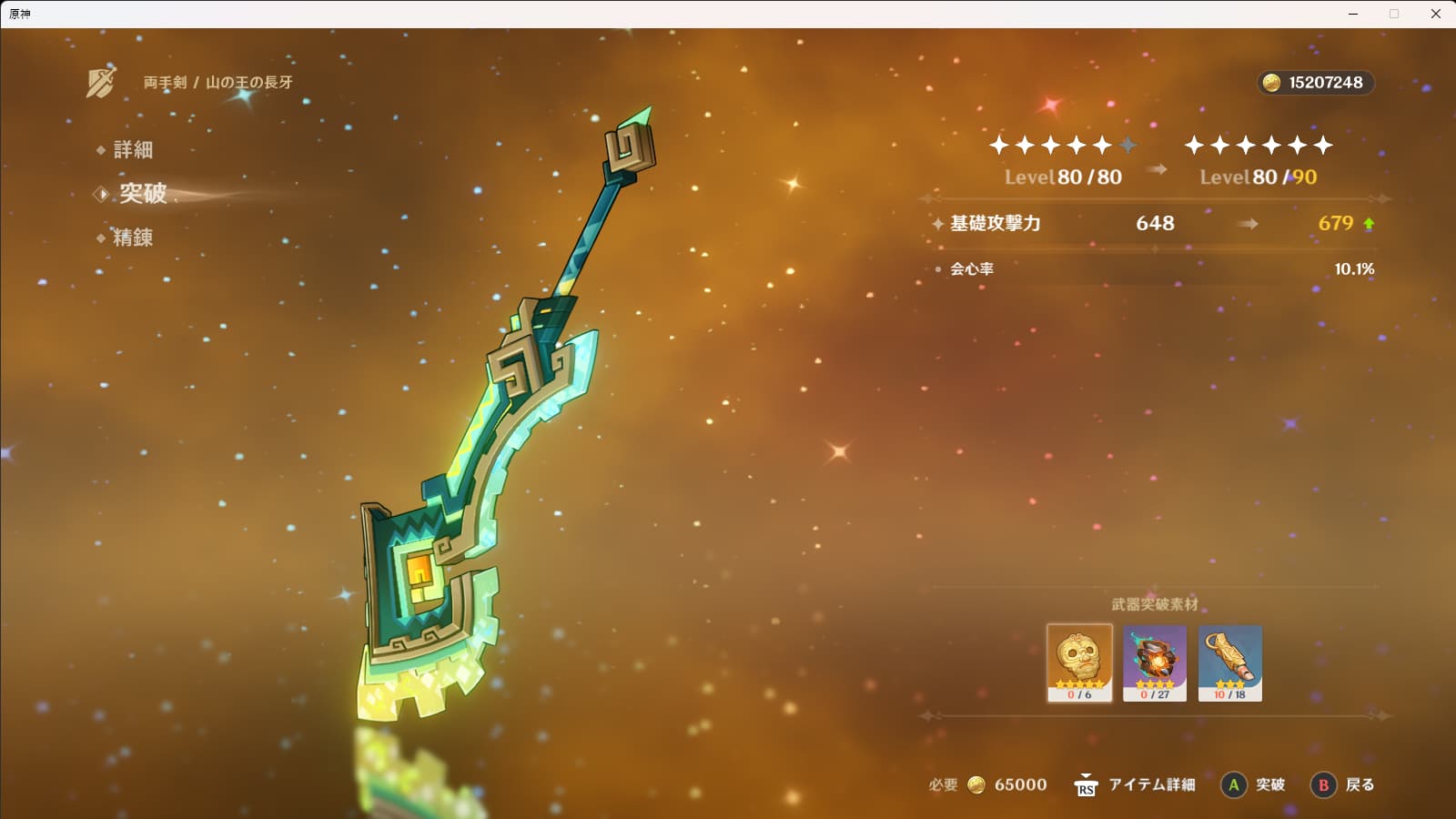Viewport: 1456px width, 819px height.
Task: Select the golden skull ascension material
Action: click(1079, 662)
